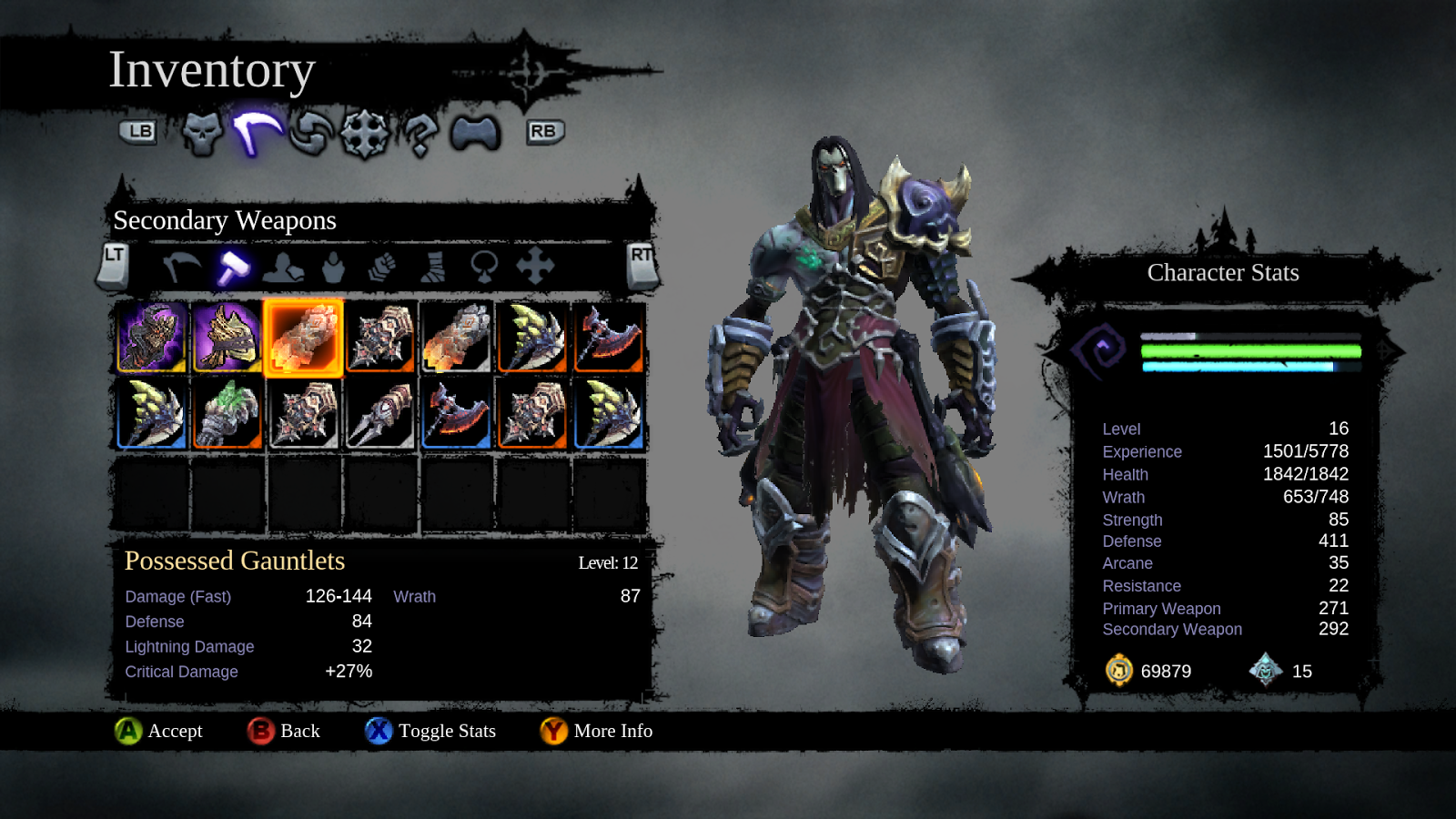Switch to the shoulder armor tab

pos(283,267)
